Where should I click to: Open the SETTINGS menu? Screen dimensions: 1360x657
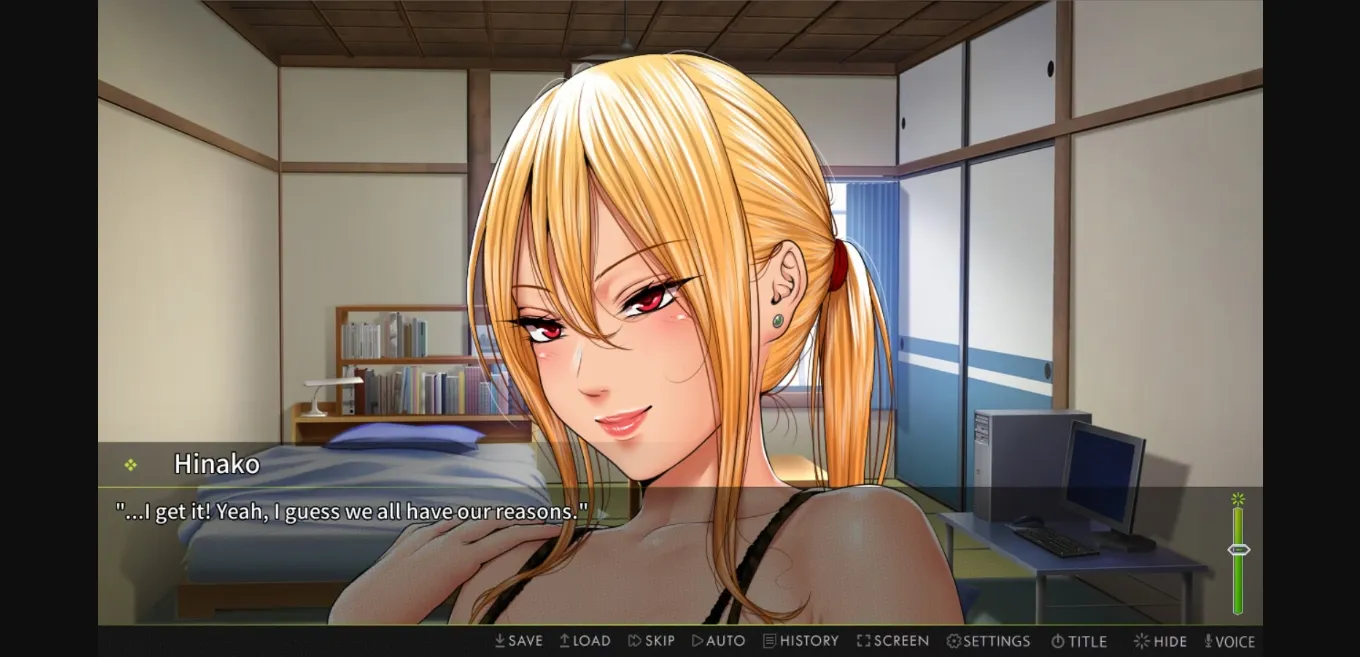tap(988, 641)
